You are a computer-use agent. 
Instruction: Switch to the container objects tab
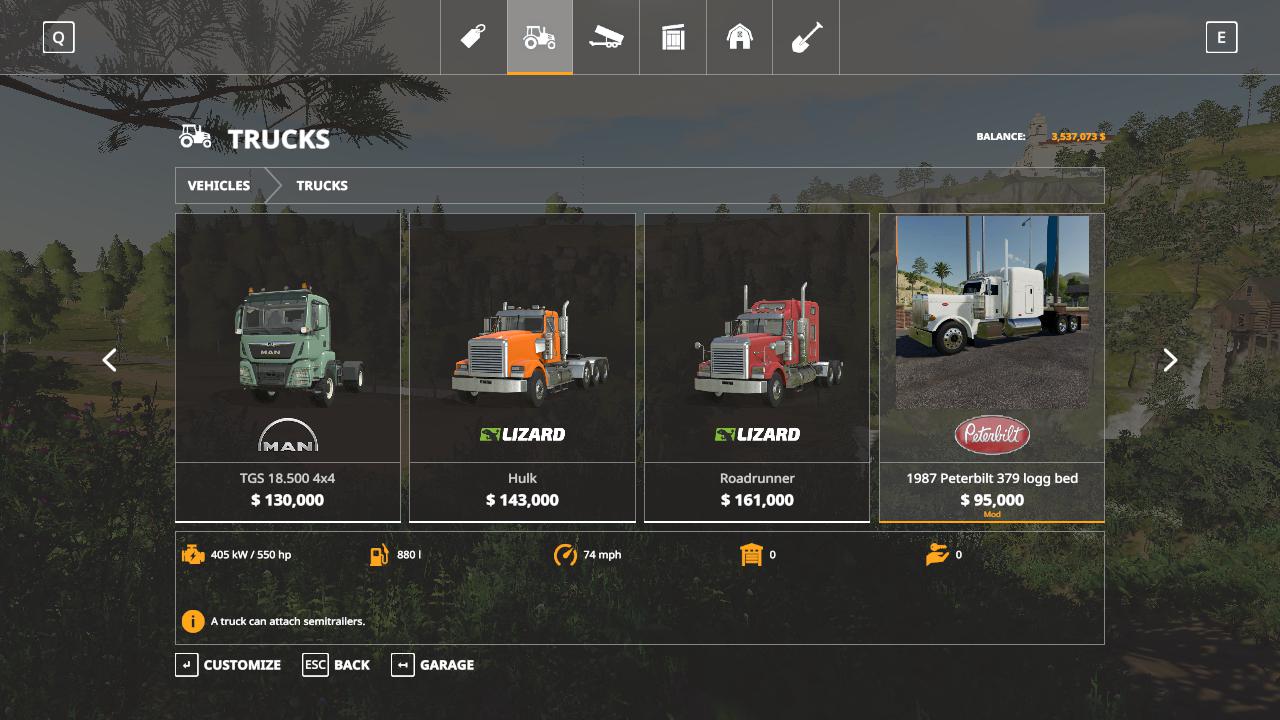673,37
